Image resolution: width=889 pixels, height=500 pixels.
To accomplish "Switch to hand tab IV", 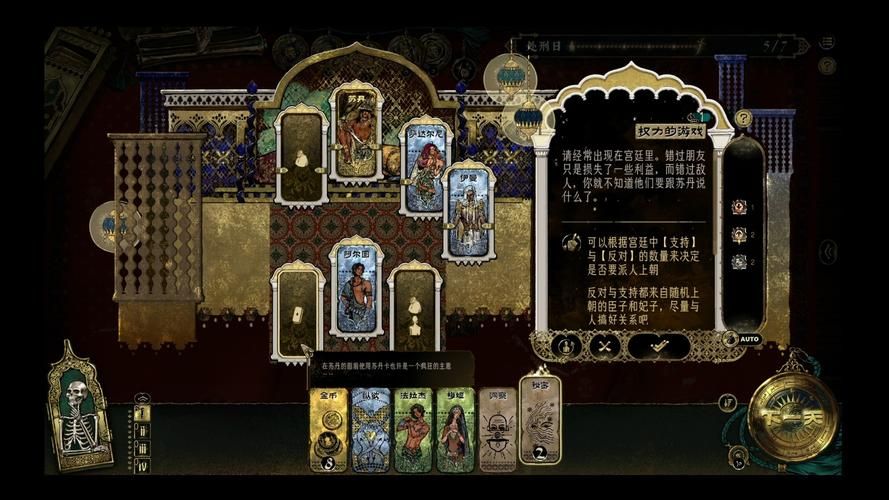I will pyautogui.click(x=142, y=466).
